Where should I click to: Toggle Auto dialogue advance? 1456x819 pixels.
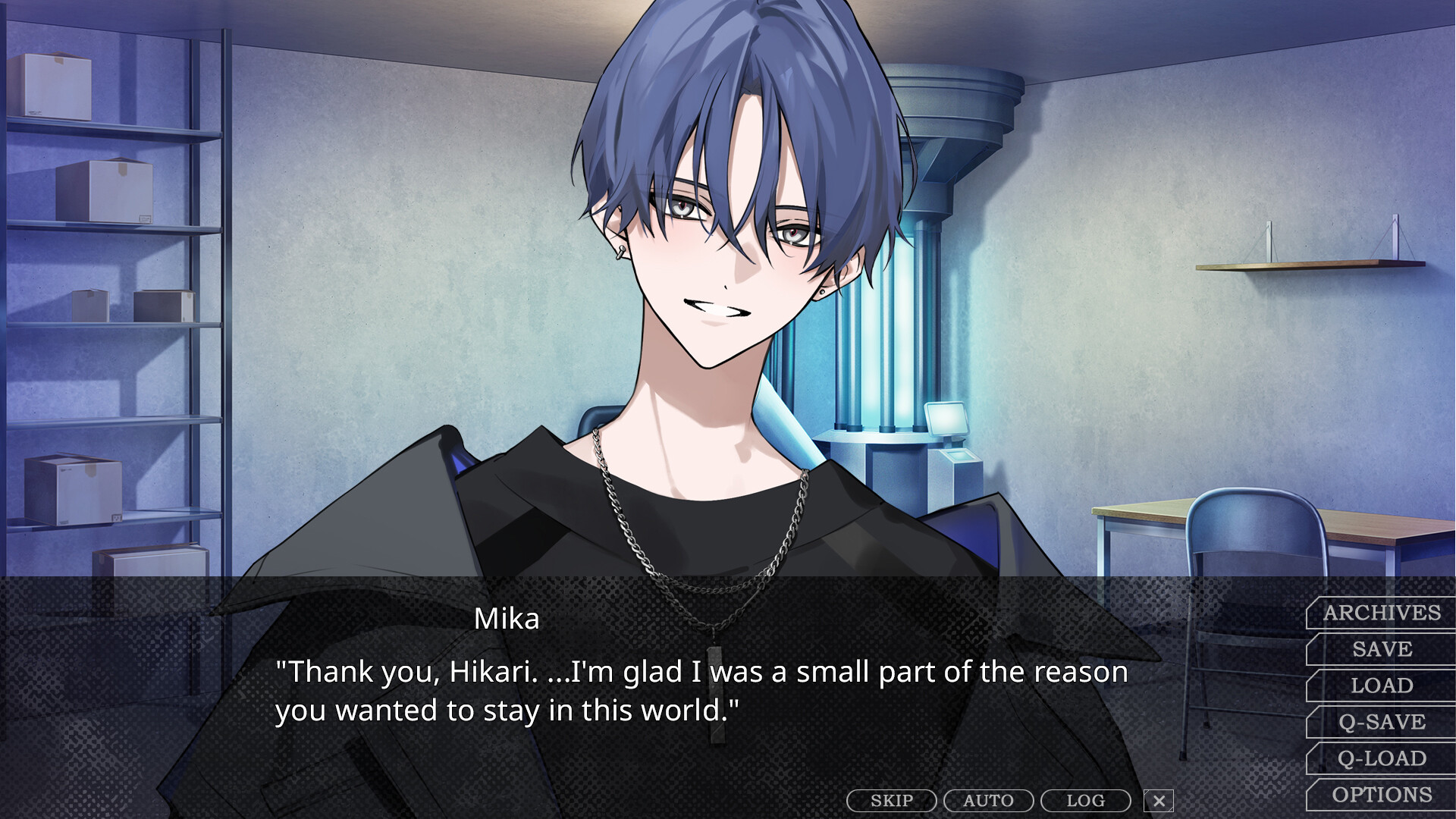coord(988,801)
